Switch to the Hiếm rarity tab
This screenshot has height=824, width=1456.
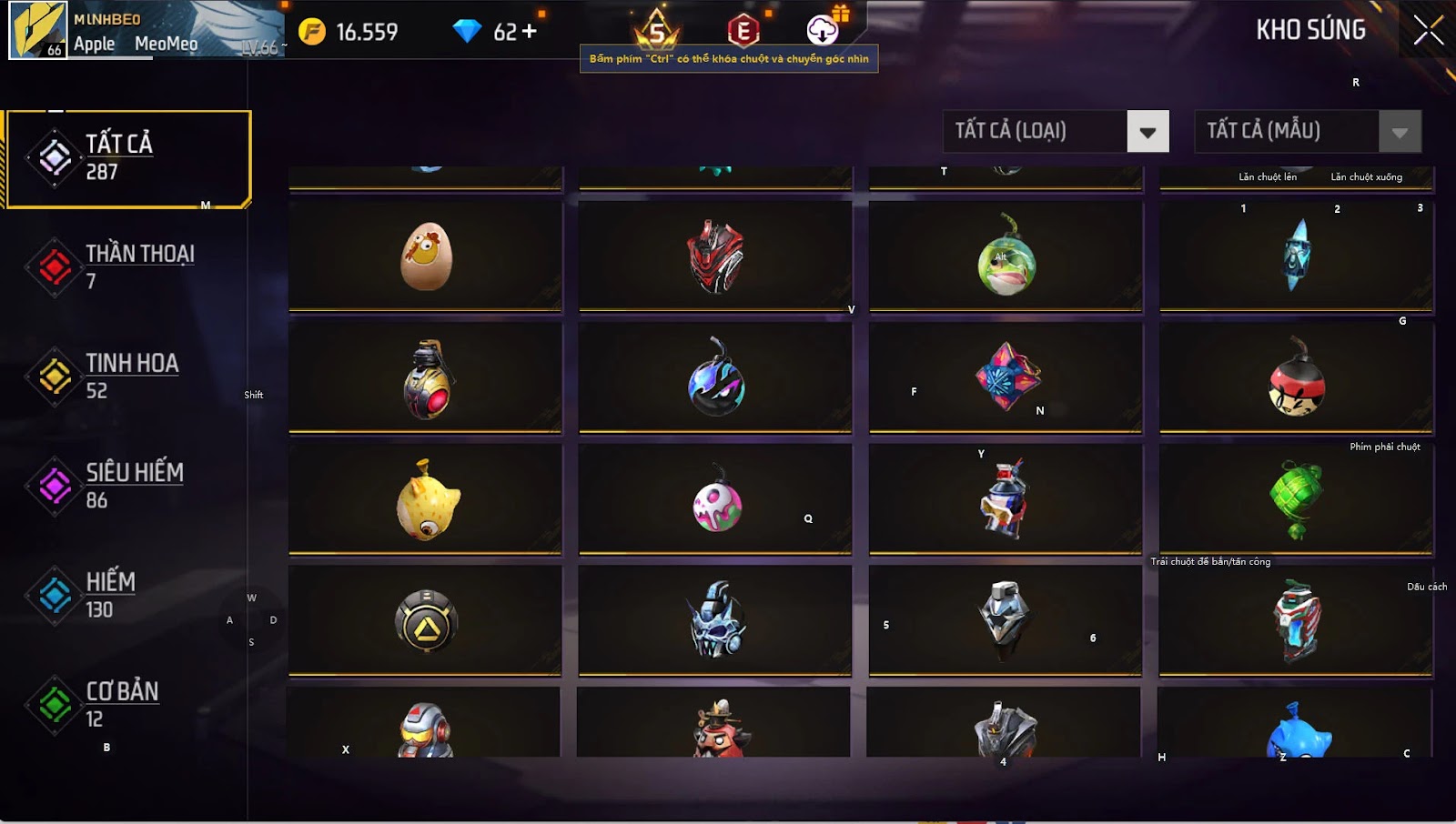(127, 595)
